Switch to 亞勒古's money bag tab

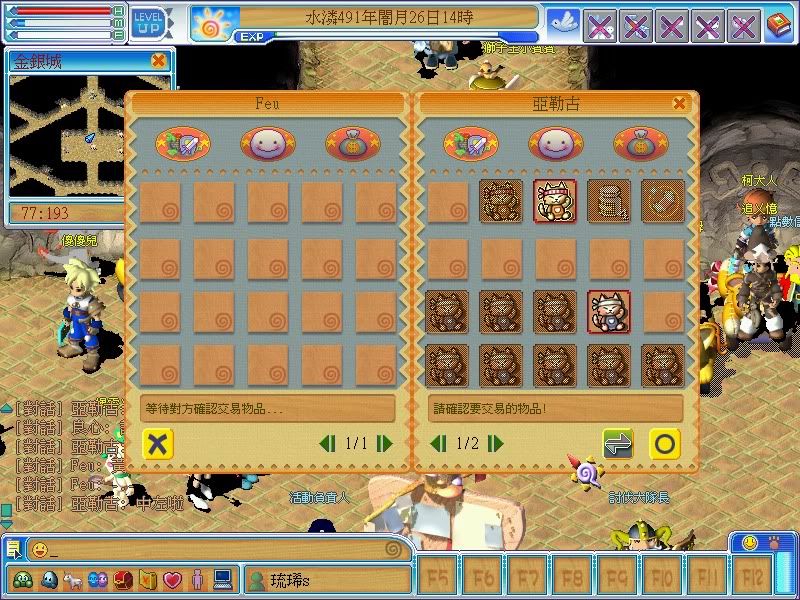[x=641, y=144]
